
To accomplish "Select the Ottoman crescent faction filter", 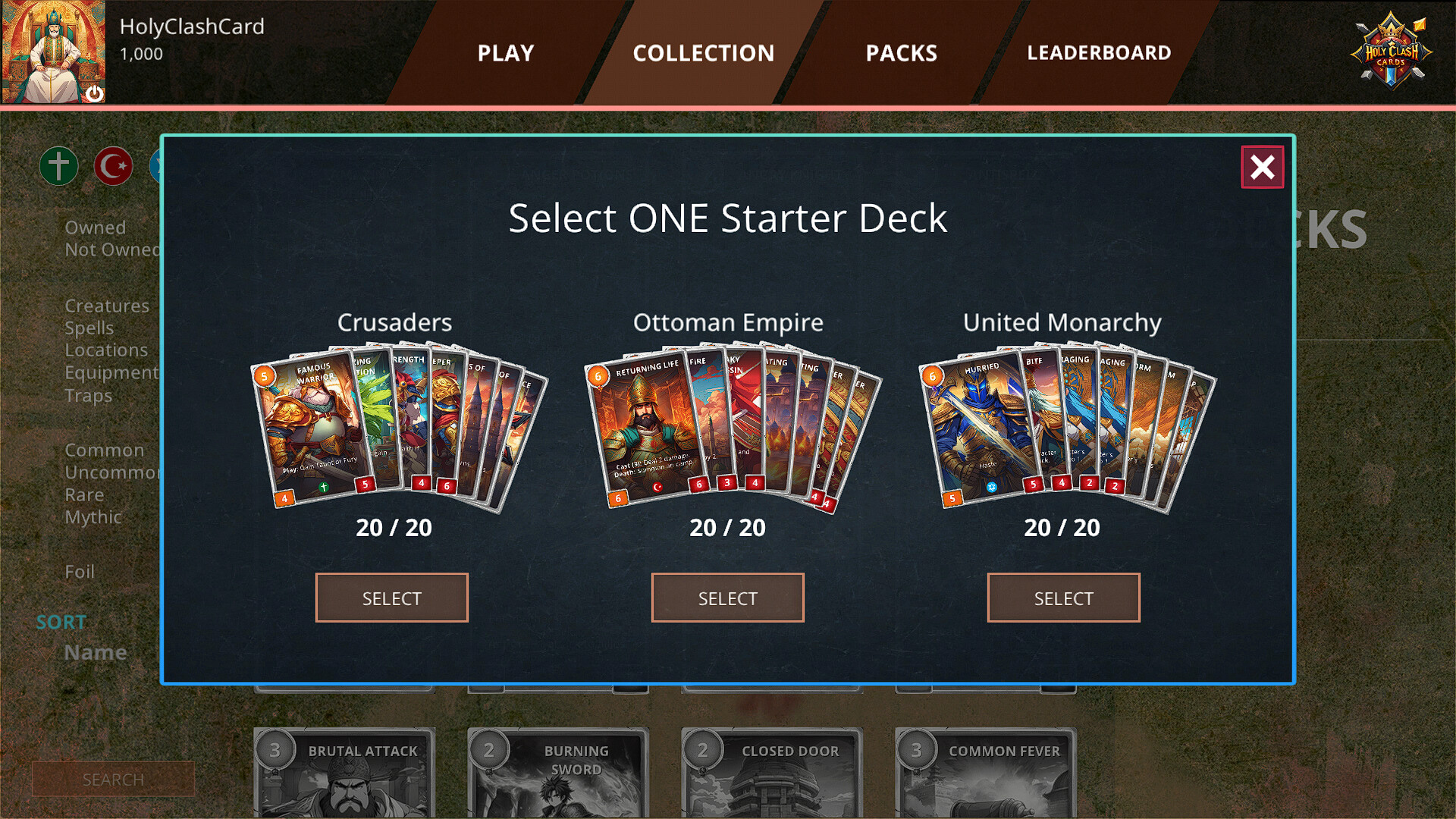I will (113, 166).
